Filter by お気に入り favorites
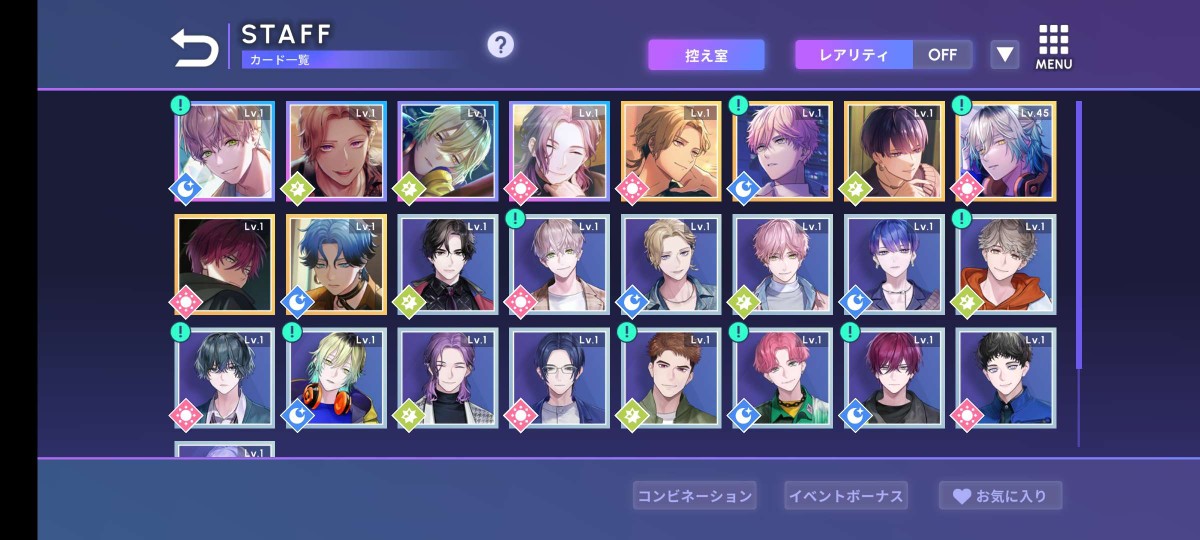 click(1000, 495)
